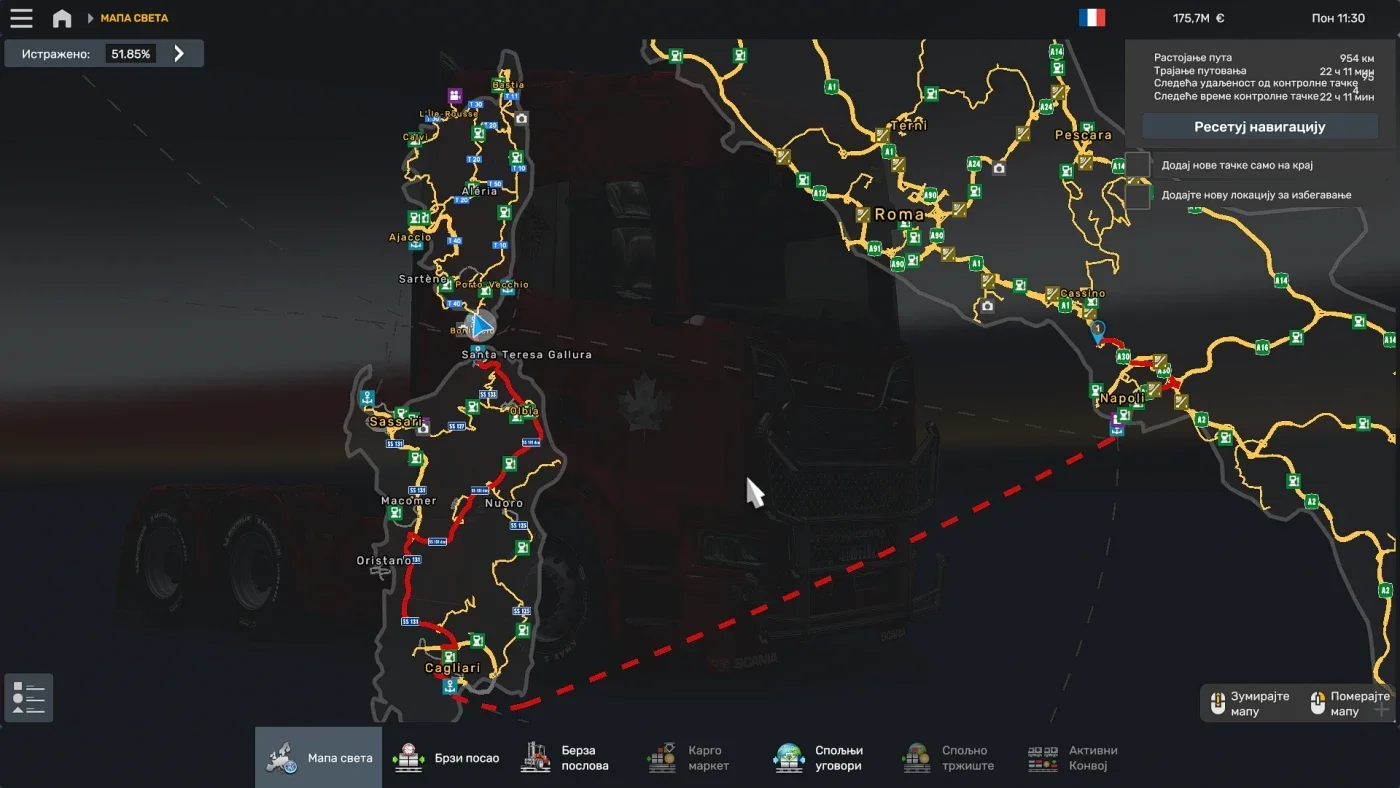Click the МАПА СВЕТА breadcrumb title
Screen dimensions: 1400x788
point(134,18)
